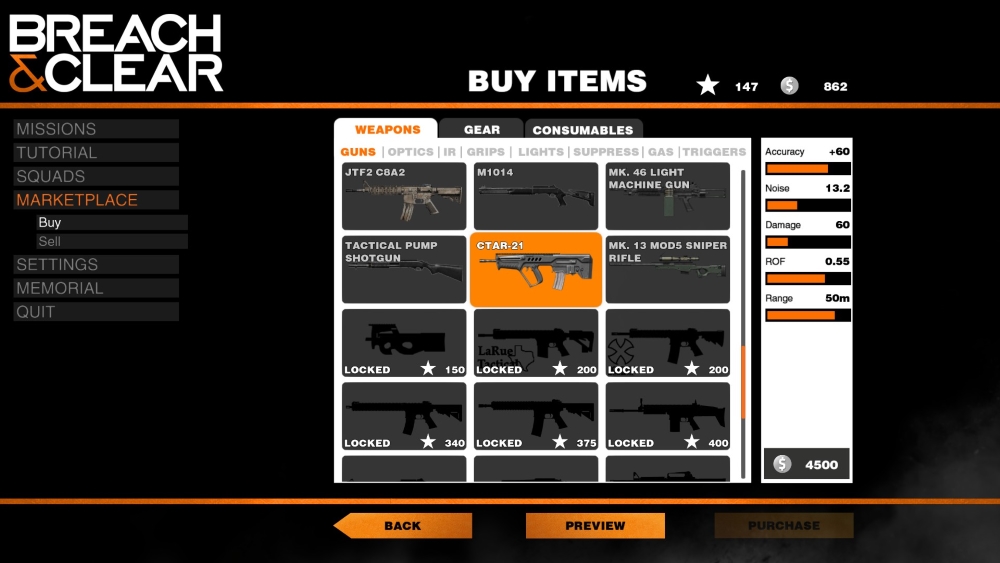This screenshot has width=1000, height=563.
Task: Select the Tactical Pump Shotgun
Action: (404, 270)
